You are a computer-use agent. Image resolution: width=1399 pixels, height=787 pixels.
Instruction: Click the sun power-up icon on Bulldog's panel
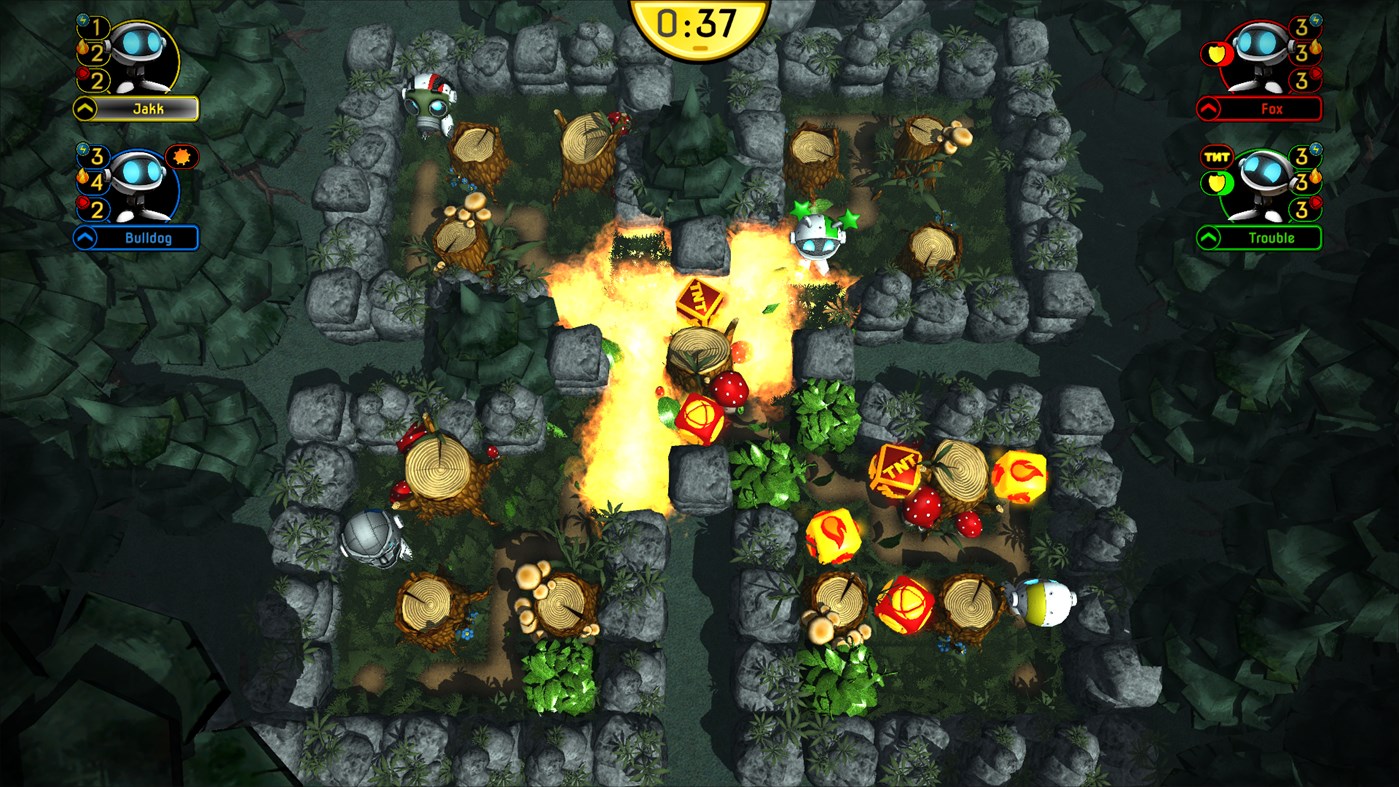point(182,158)
